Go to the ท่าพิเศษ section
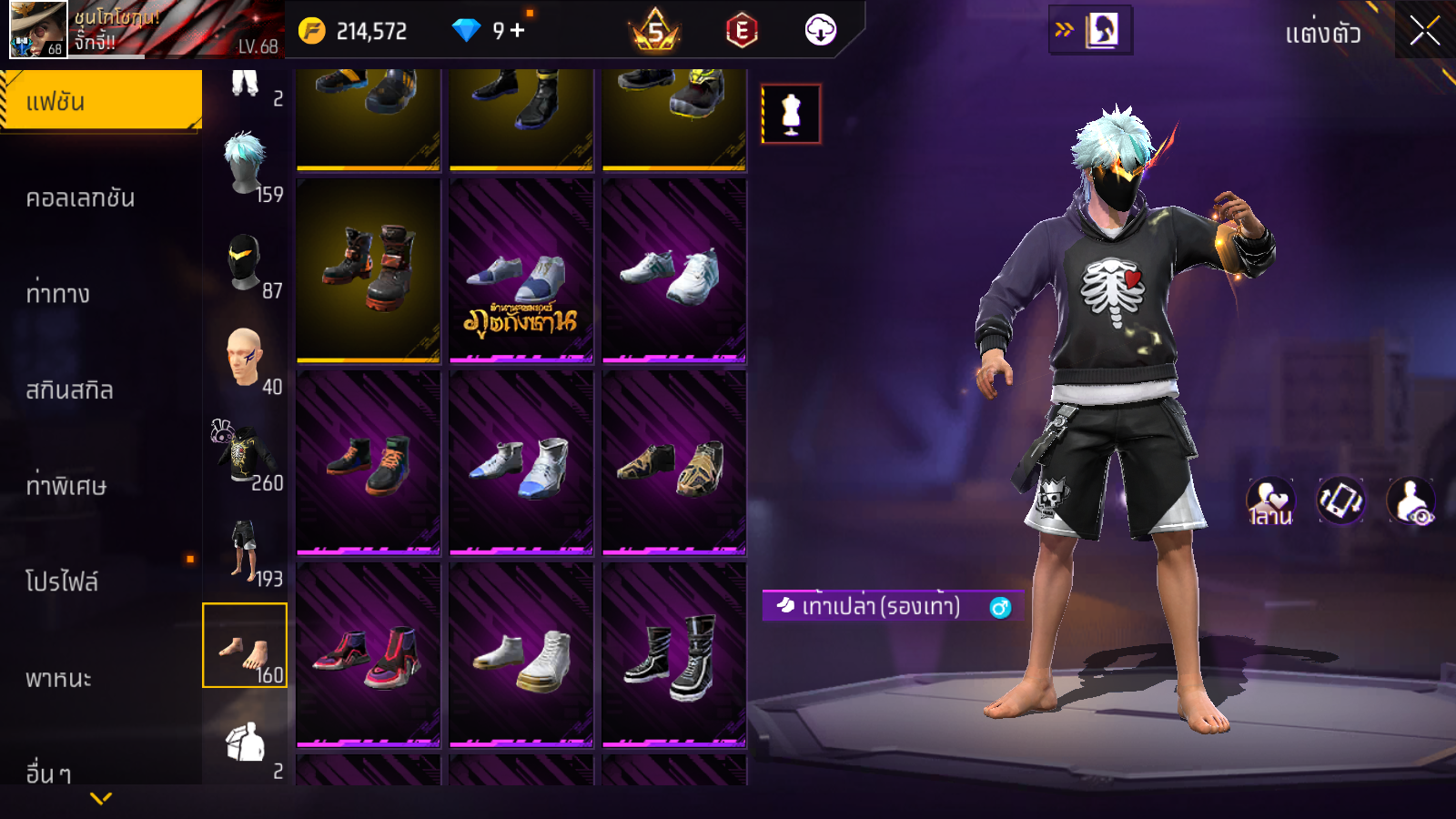This screenshot has height=819, width=1456. pyautogui.click(x=66, y=486)
